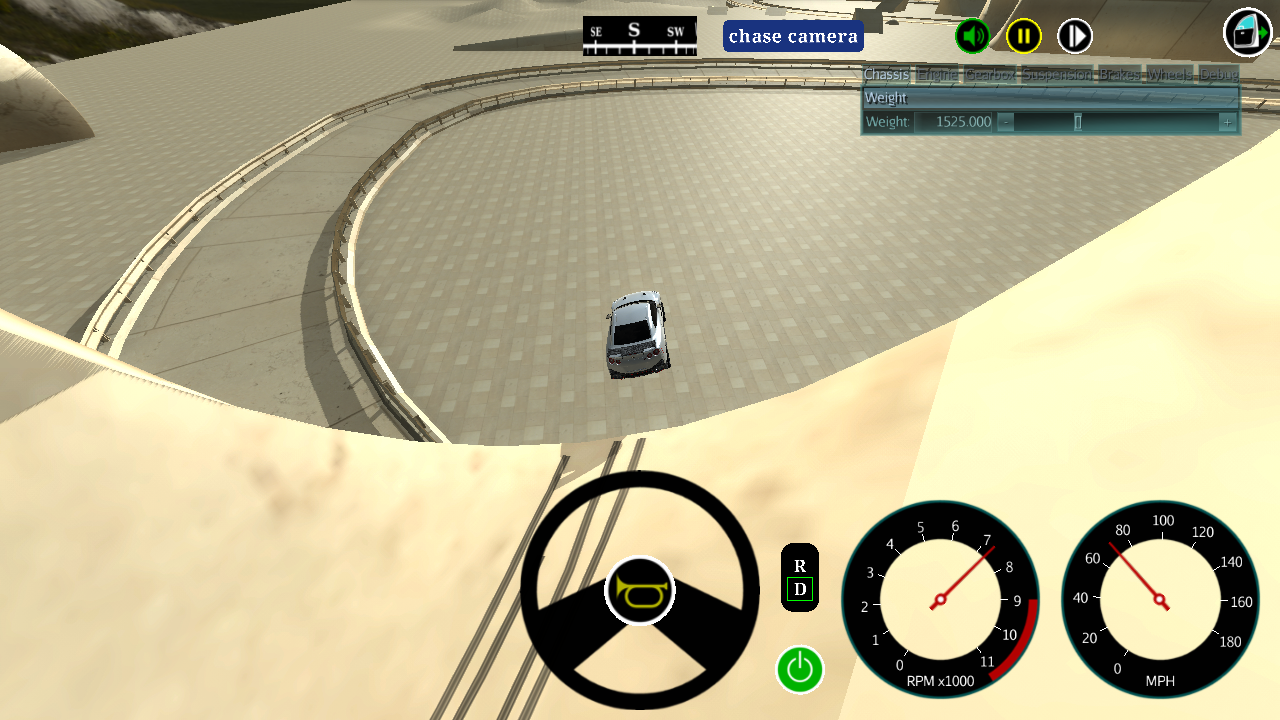Select the Wheels tab
Screen dimensions: 1280x720
(x=1169, y=75)
